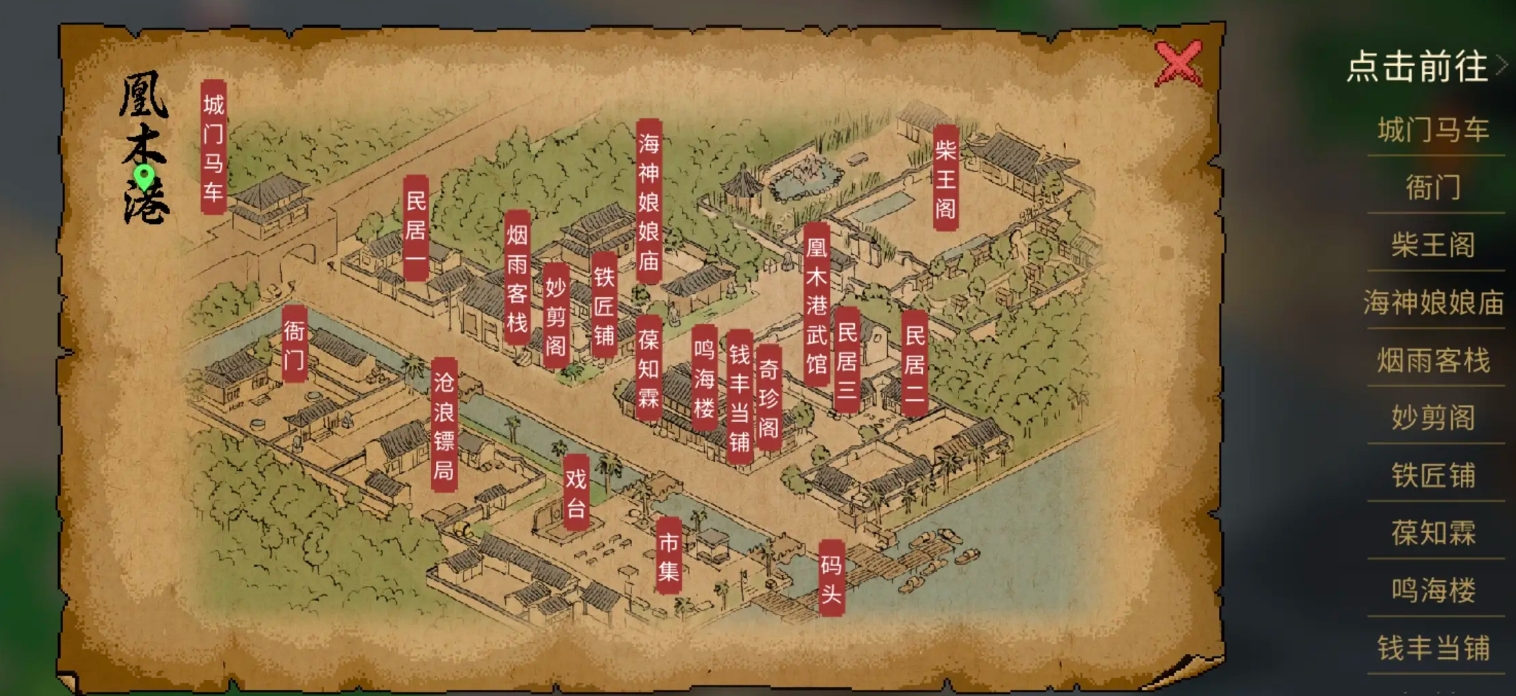Click the 民居一 label on the map
The width and height of the screenshot is (1516, 696).
click(x=416, y=228)
